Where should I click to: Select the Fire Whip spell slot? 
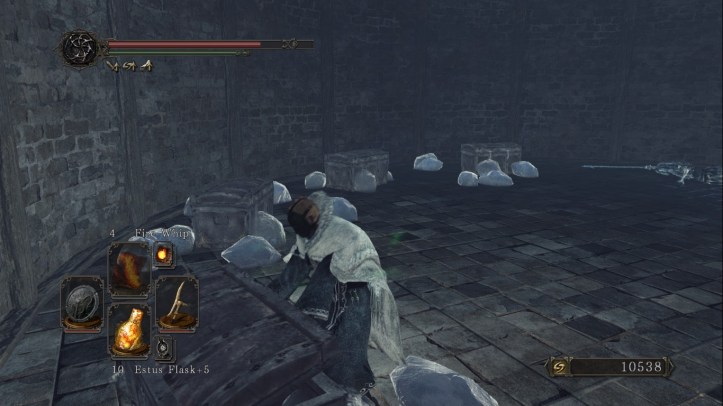click(x=129, y=268)
